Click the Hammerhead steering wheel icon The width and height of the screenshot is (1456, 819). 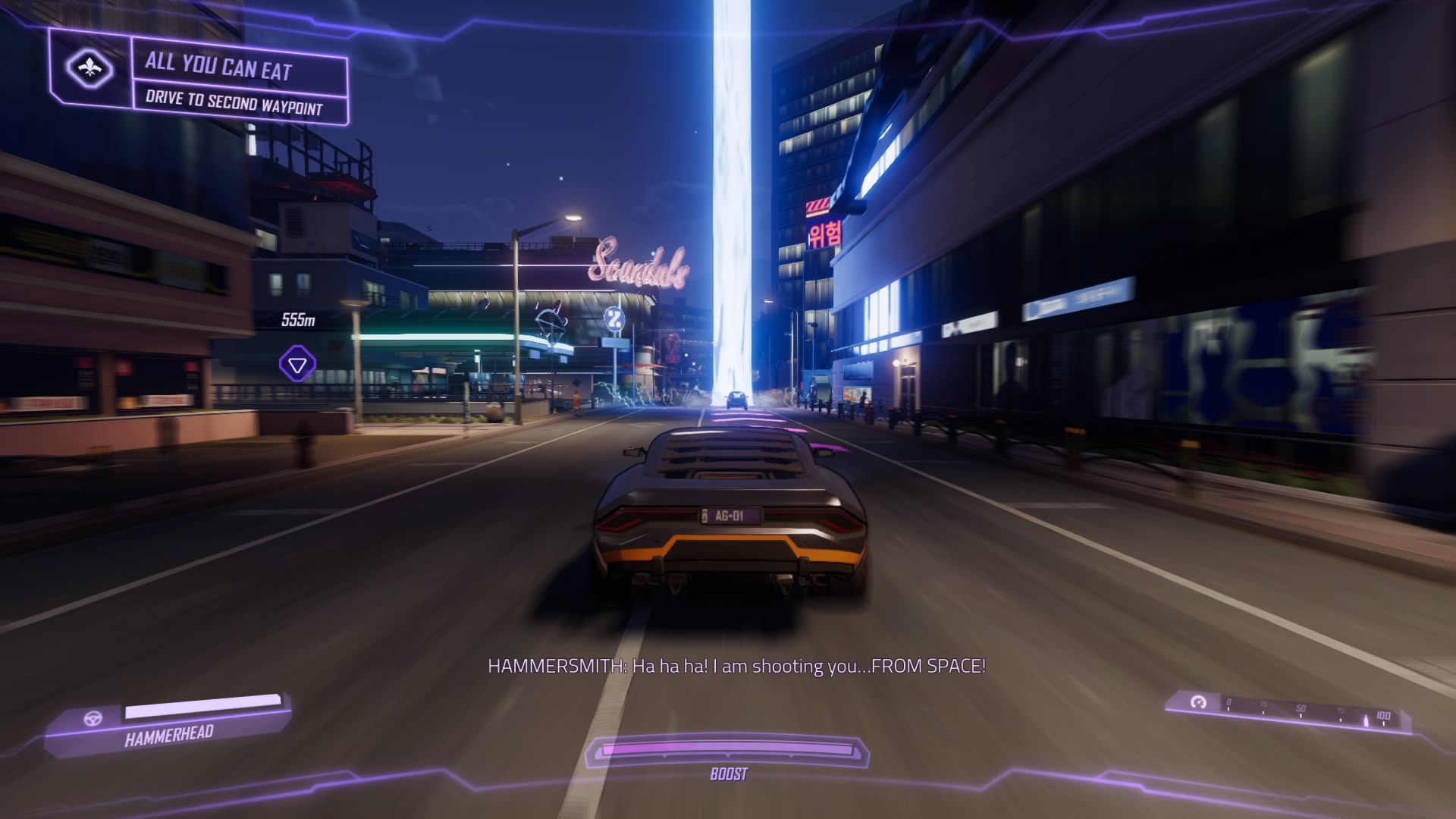pos(93,719)
